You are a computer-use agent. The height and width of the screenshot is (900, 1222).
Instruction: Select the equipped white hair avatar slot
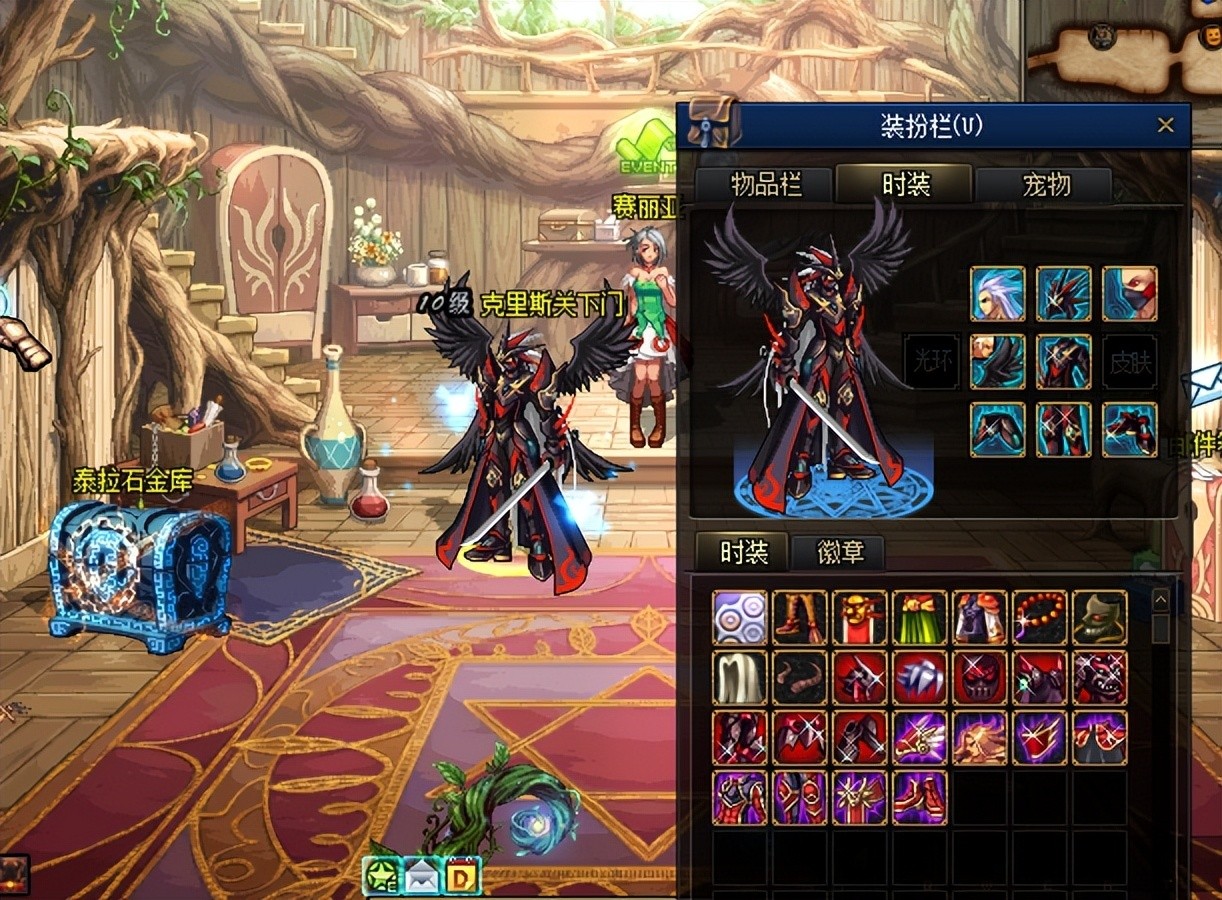(998, 294)
